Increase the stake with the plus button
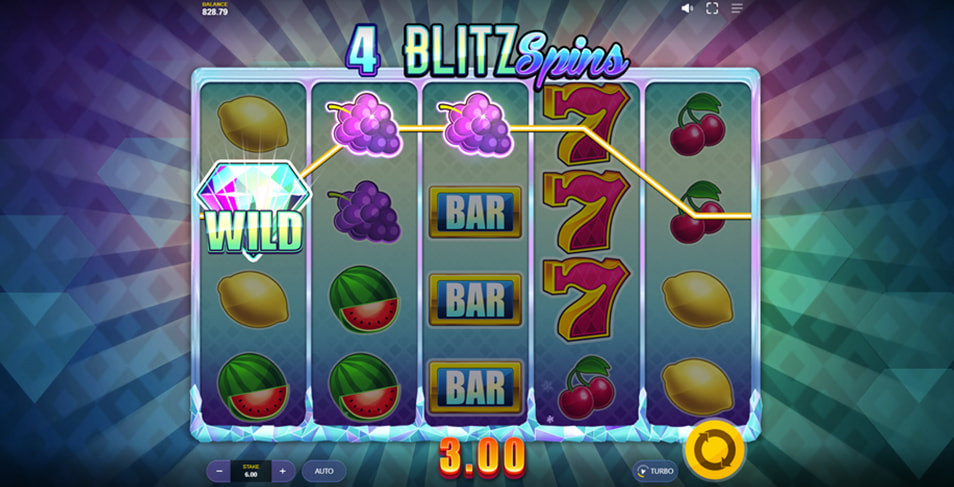 coord(282,471)
